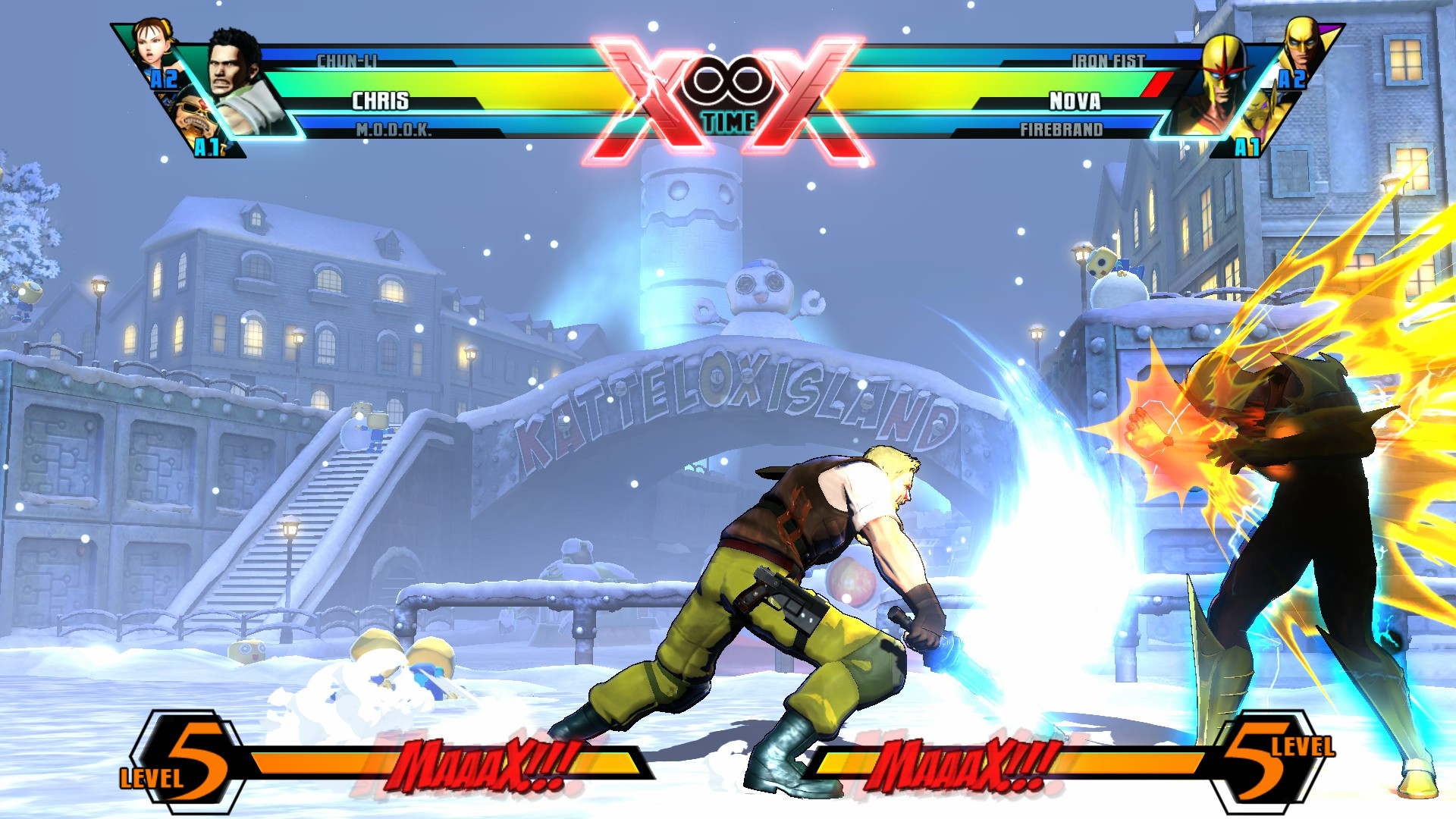The width and height of the screenshot is (1456, 819).
Task: Click the left red X emblem
Action: [x=652, y=91]
